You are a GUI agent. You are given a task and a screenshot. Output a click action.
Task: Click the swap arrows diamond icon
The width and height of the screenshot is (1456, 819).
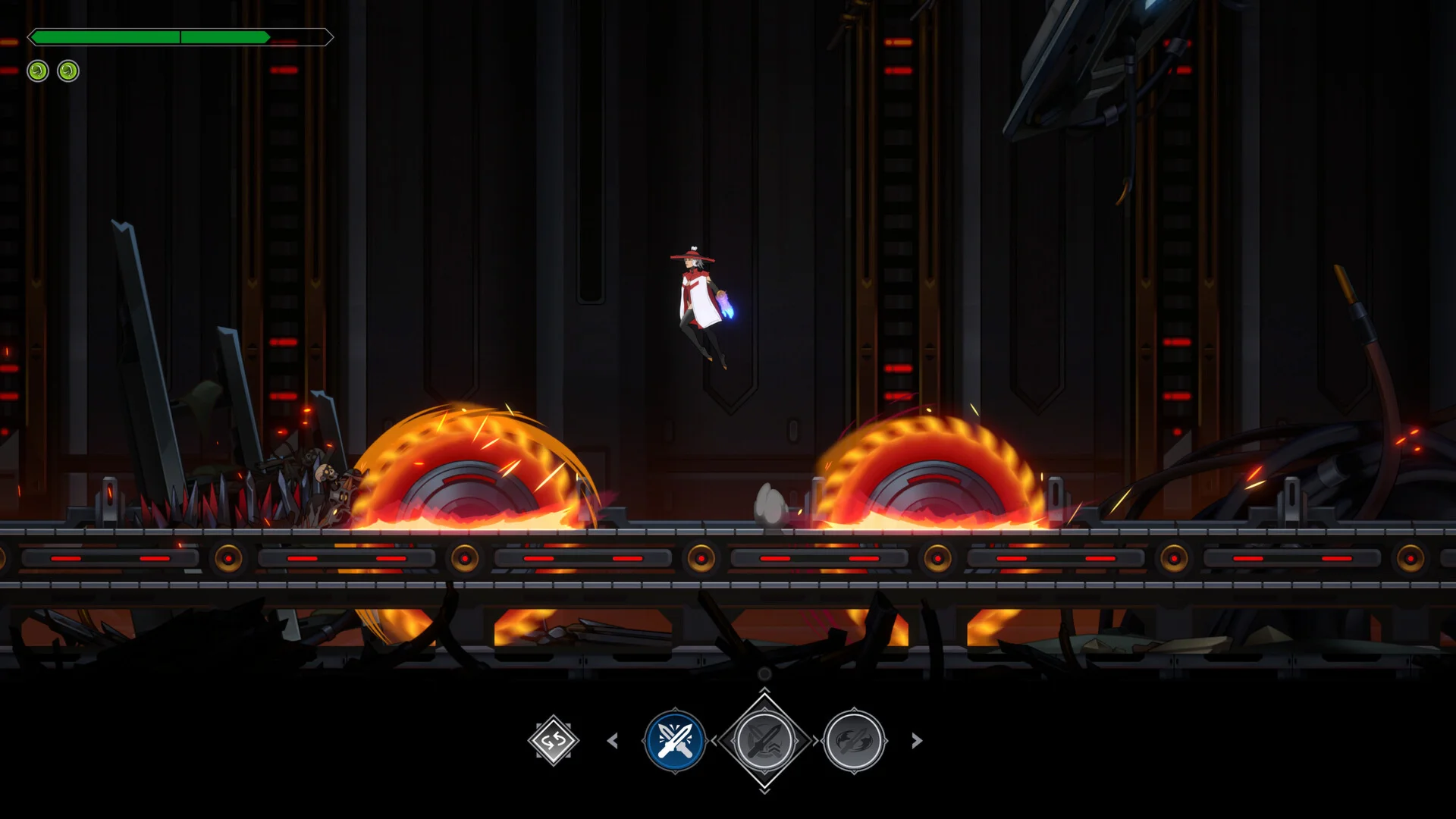pos(554,740)
